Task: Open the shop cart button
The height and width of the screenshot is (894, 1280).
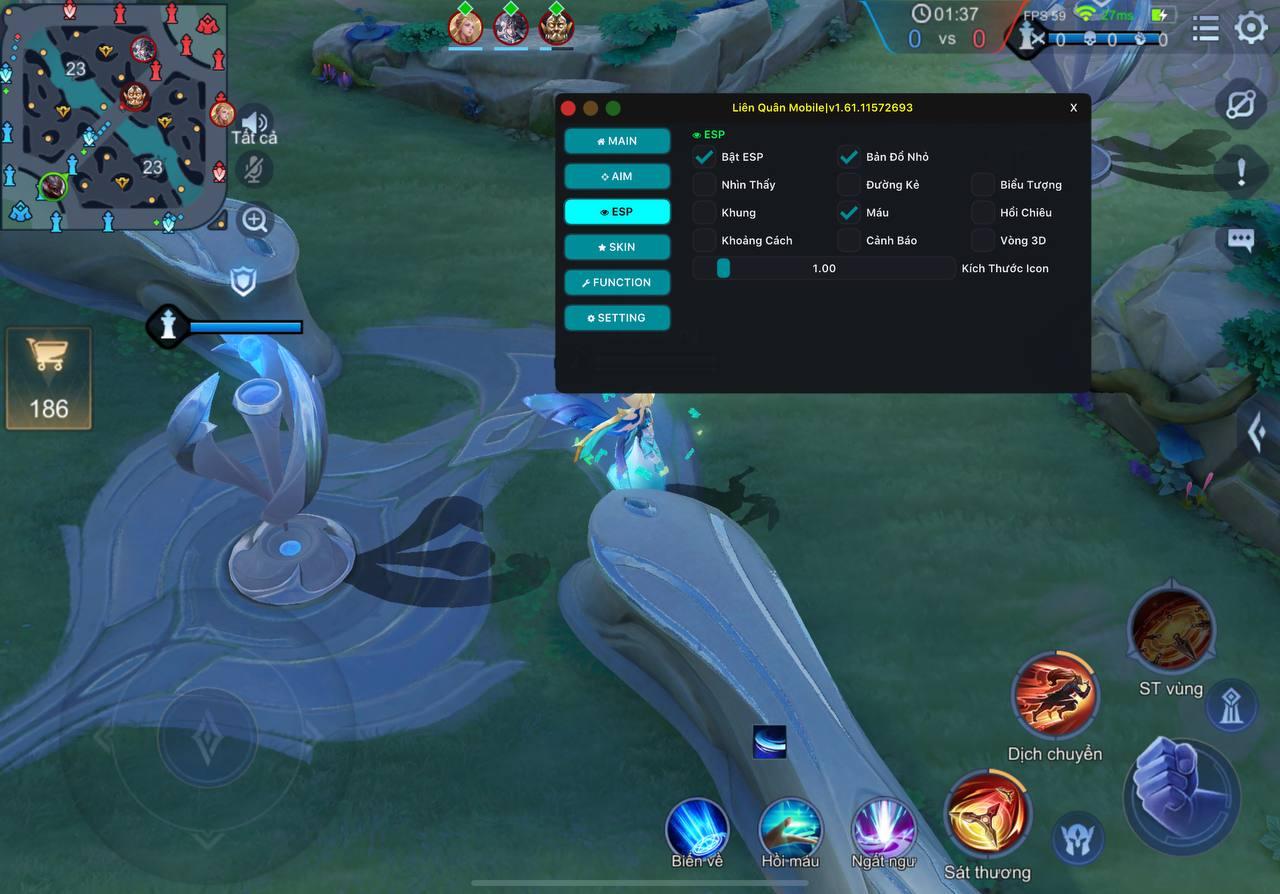Action: [x=48, y=378]
